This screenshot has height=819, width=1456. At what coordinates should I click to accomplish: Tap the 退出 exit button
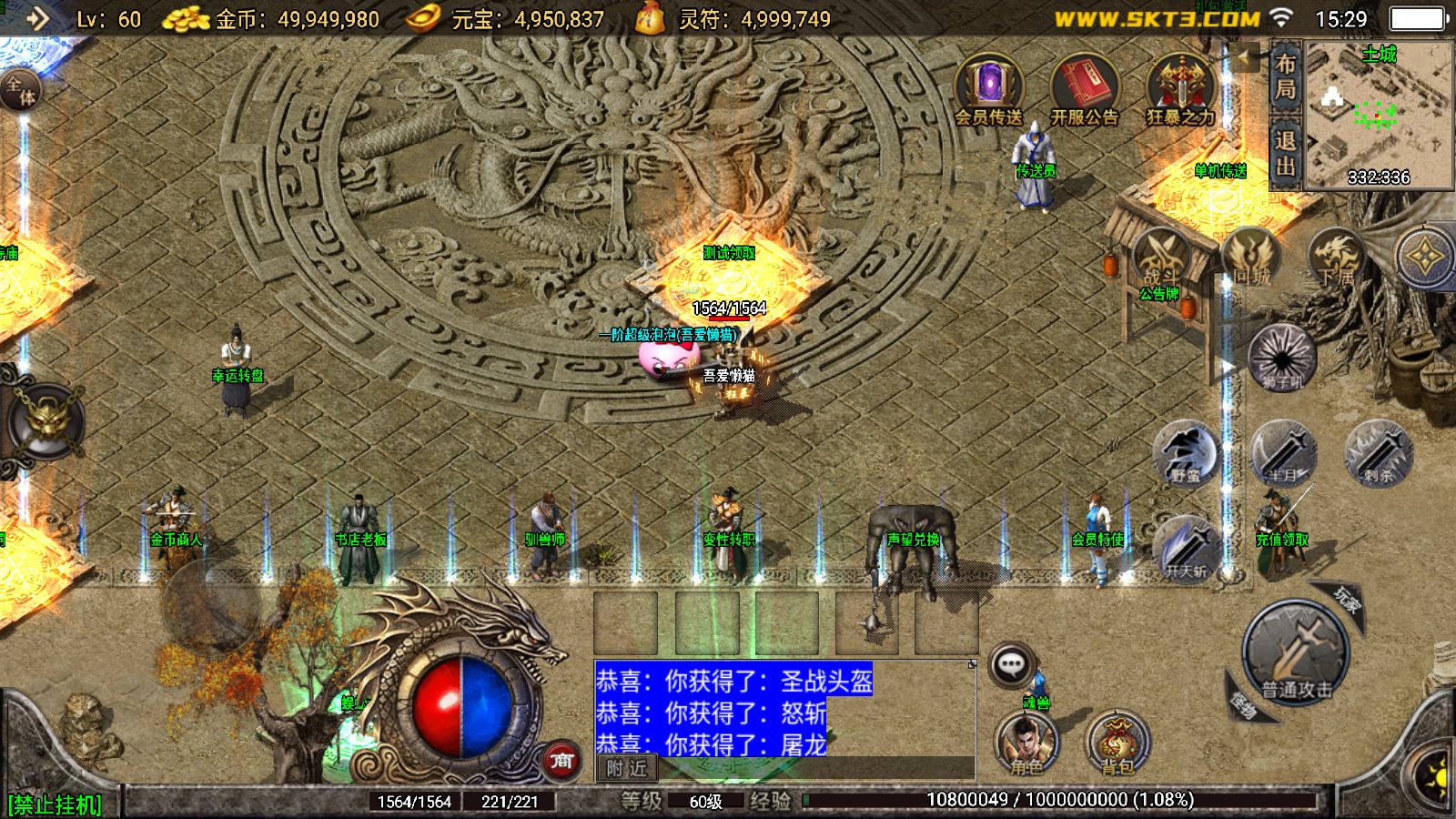coord(1285,153)
